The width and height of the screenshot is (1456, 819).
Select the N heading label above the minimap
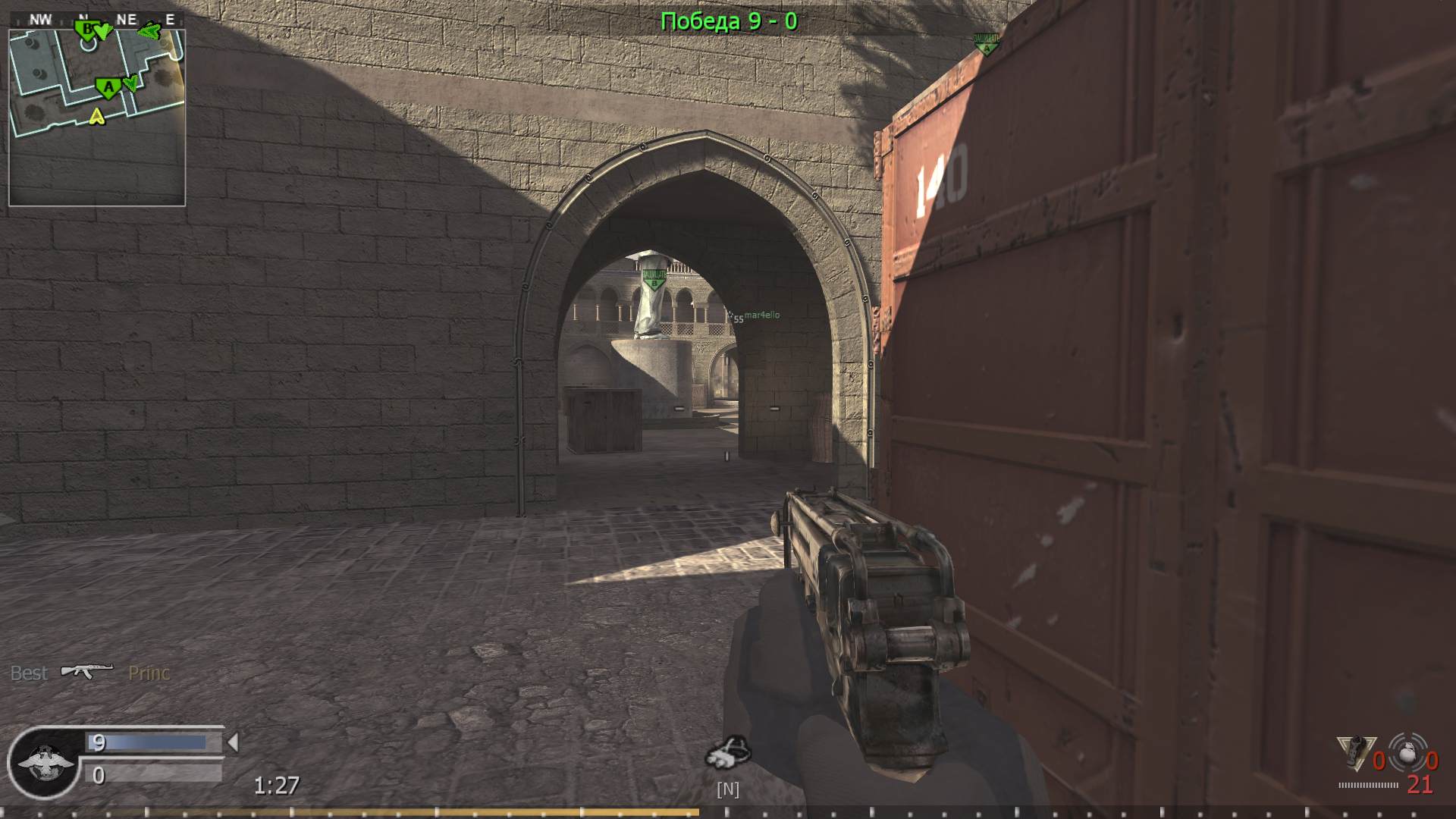(83, 17)
